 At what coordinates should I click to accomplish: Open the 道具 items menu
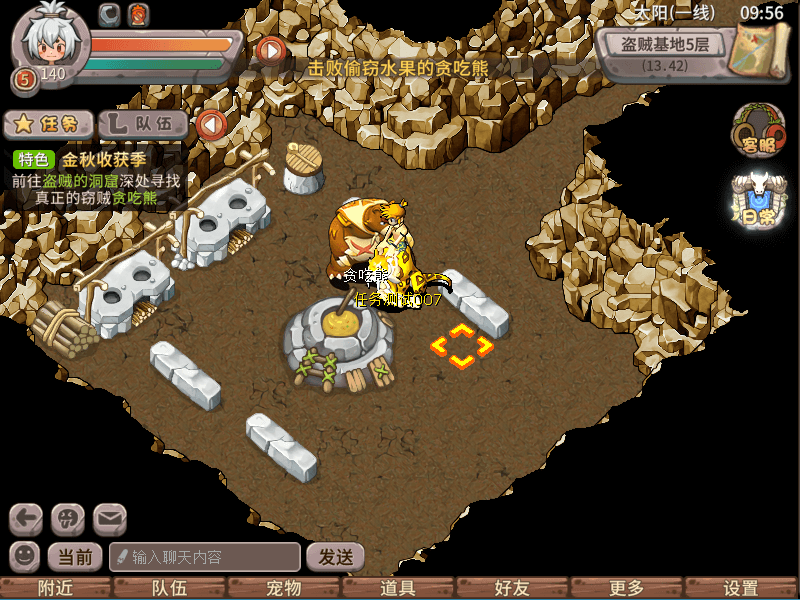399,589
